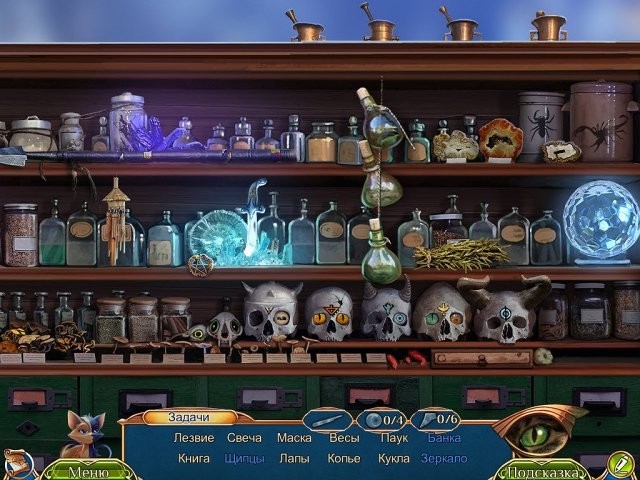Choose the word Весы in the list
640x480 pixels.
point(344,438)
